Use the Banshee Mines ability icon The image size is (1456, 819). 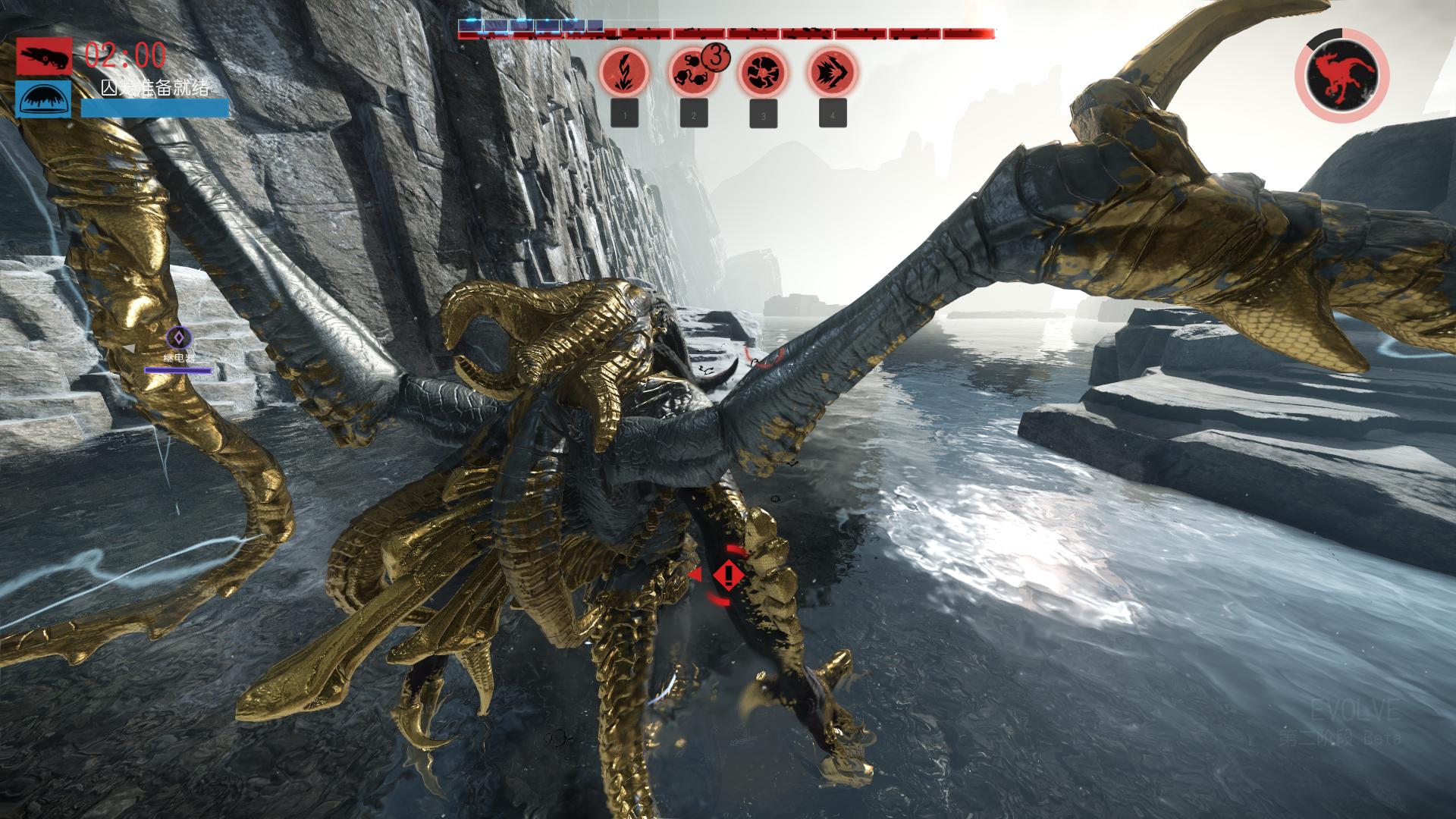(x=692, y=72)
